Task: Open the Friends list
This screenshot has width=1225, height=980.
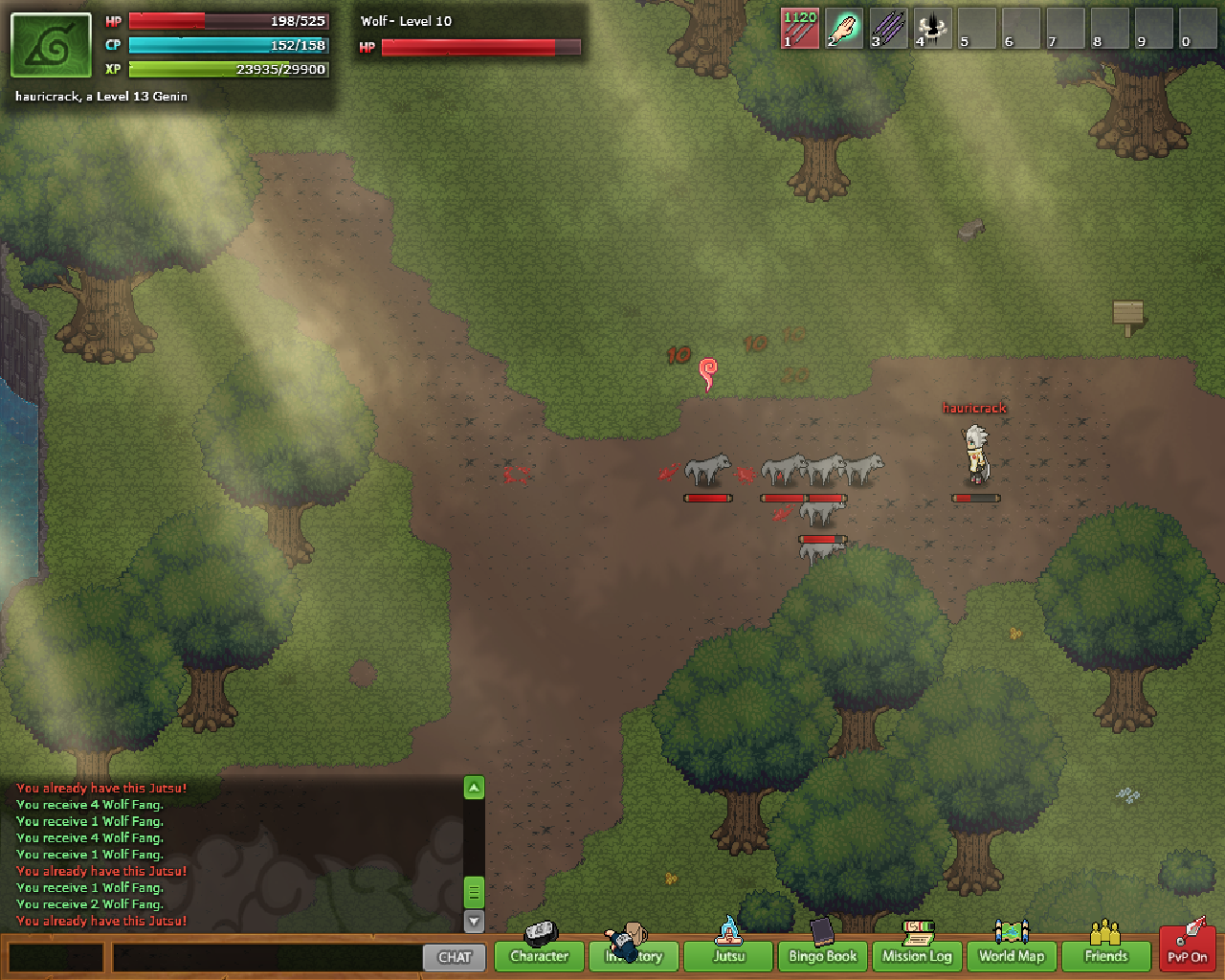Action: 1105,955
